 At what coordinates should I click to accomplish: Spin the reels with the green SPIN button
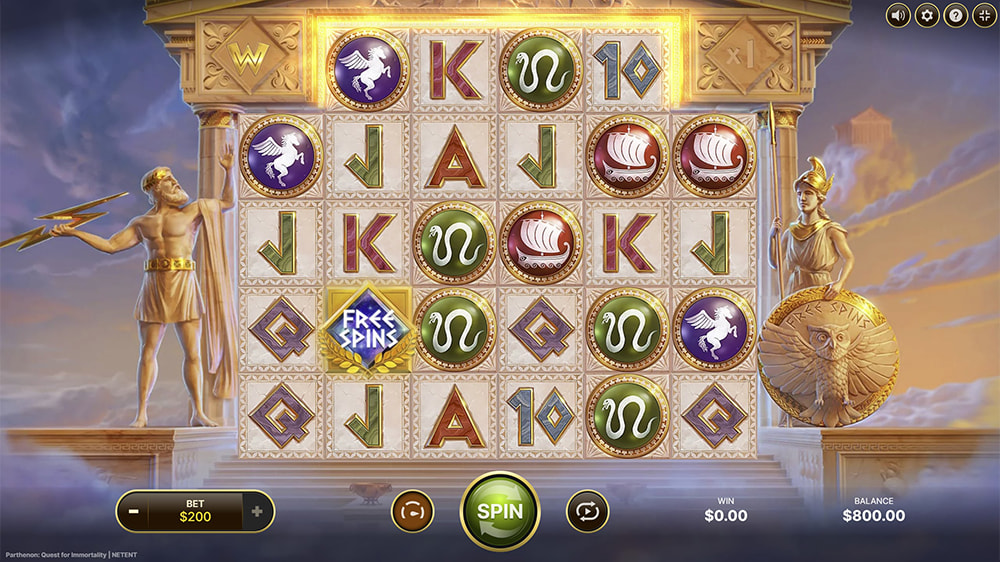pos(499,510)
